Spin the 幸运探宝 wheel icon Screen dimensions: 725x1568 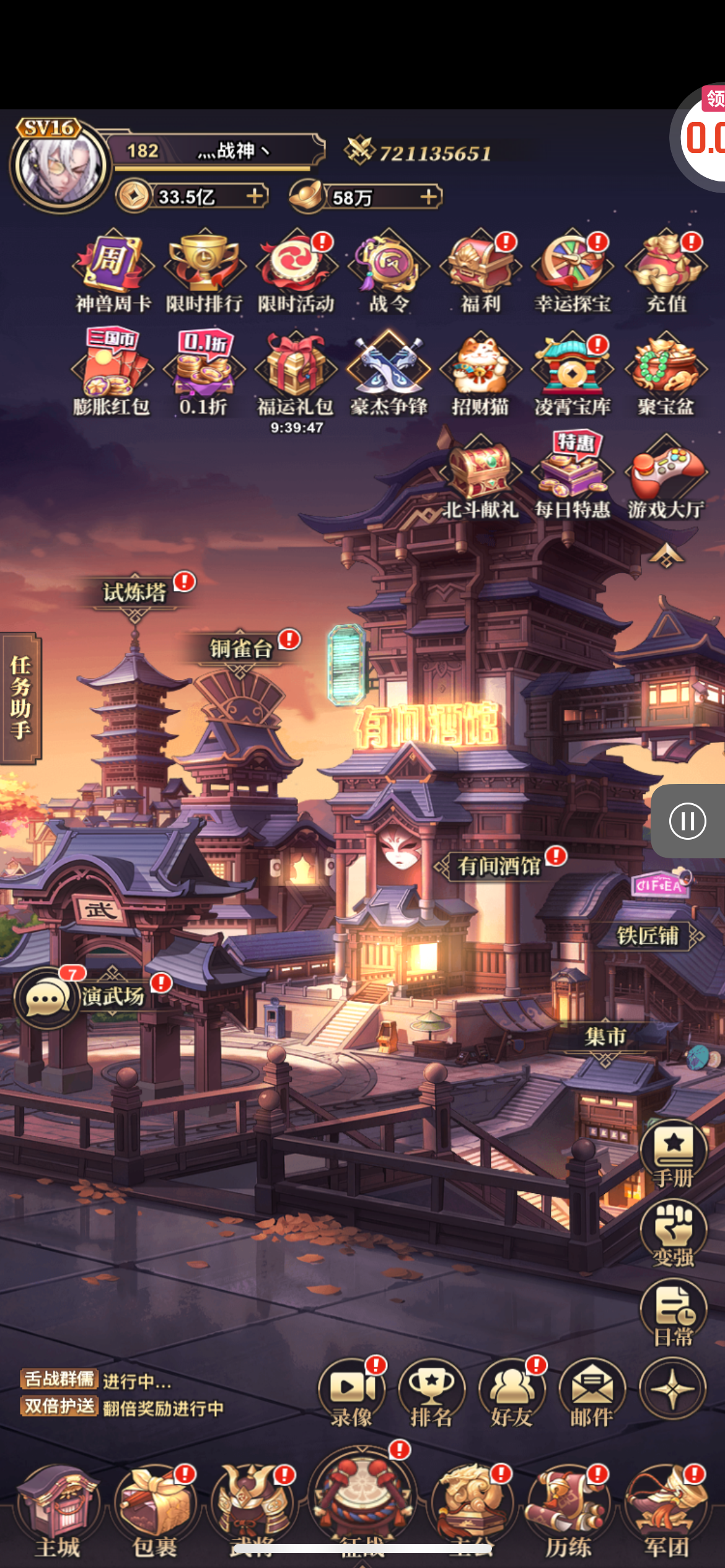573,268
